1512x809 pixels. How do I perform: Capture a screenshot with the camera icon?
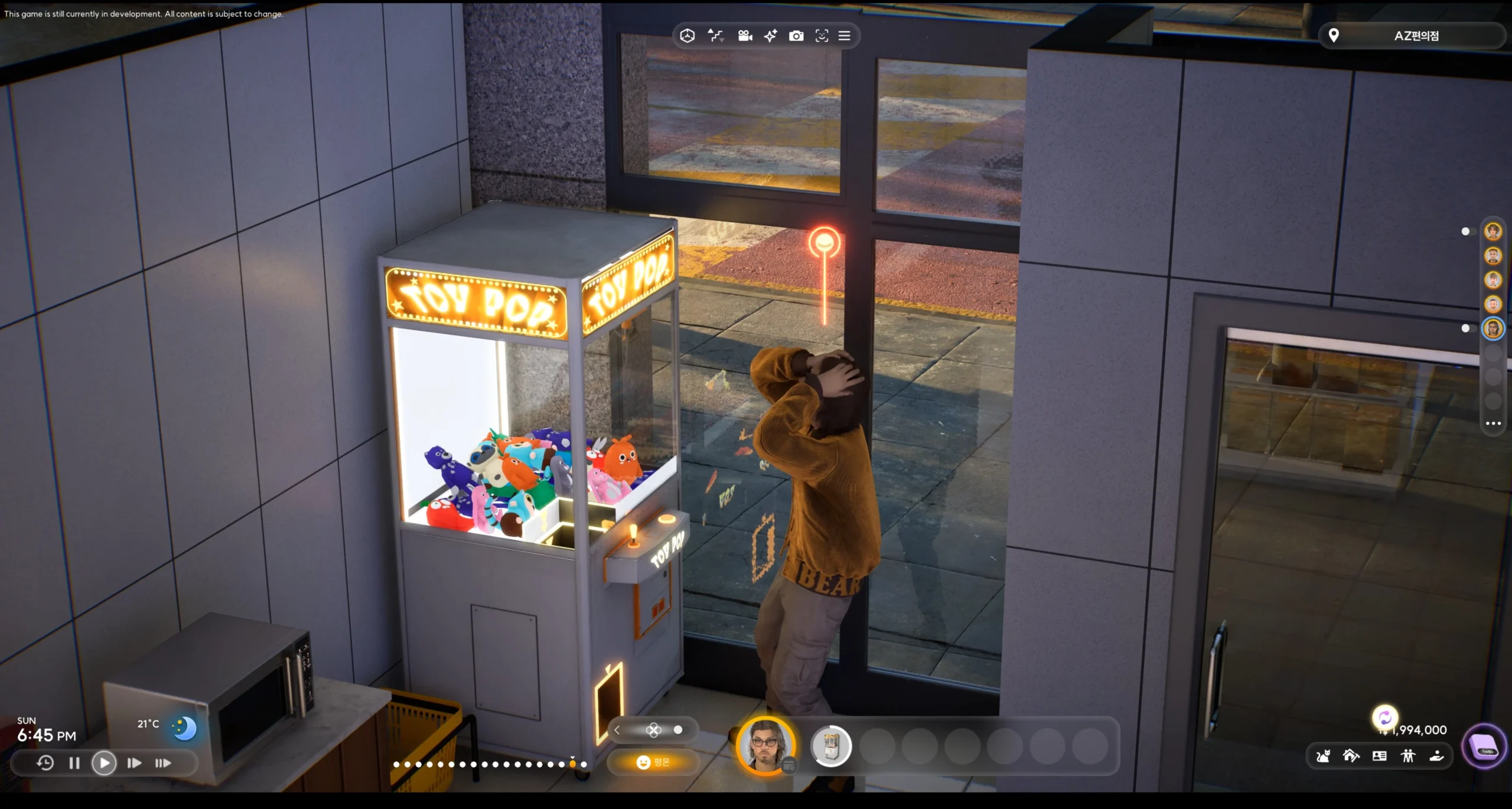(x=797, y=35)
